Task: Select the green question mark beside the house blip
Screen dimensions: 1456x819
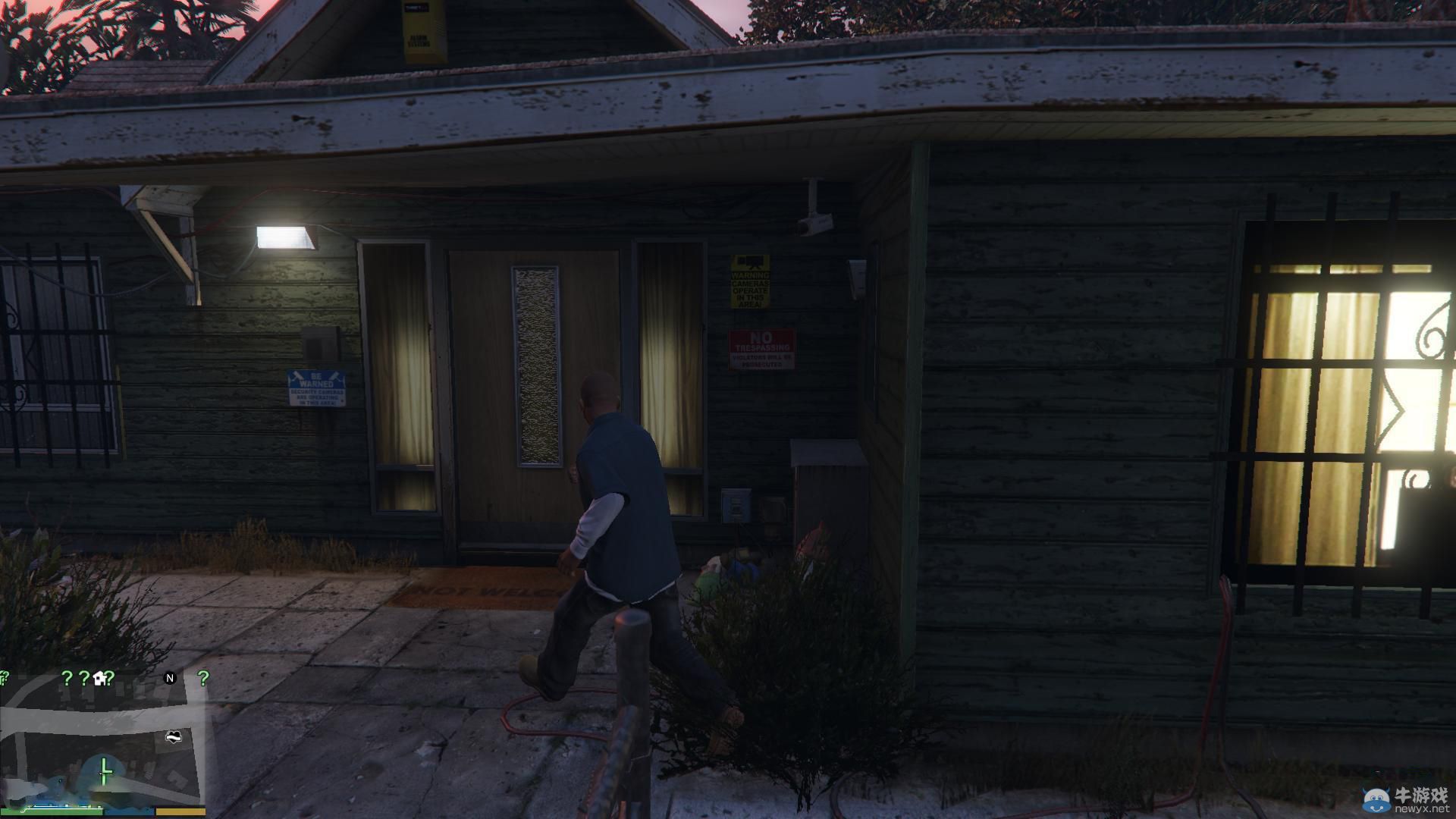Action: tap(110, 678)
